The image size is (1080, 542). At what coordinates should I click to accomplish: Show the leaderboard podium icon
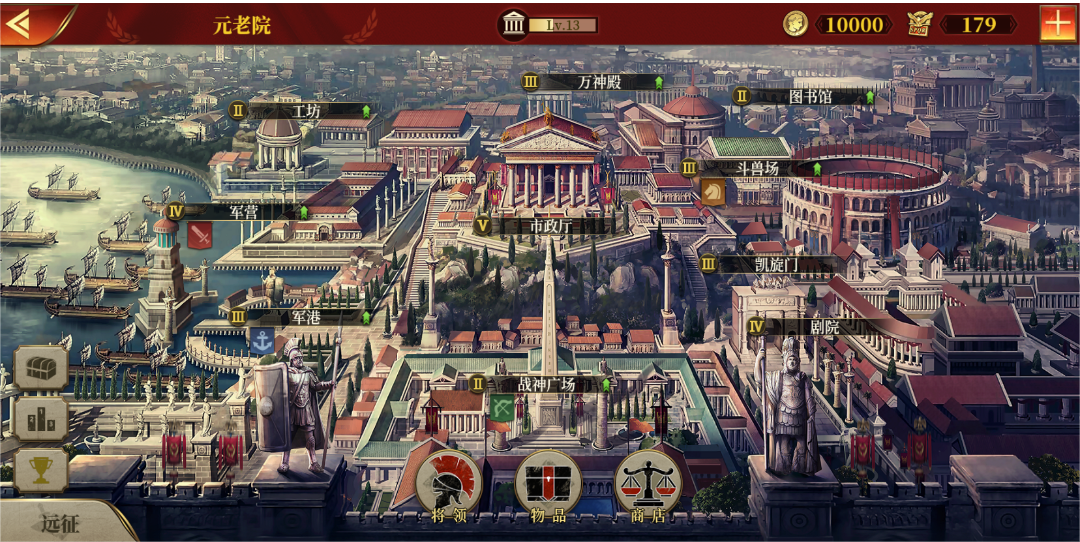tap(41, 419)
